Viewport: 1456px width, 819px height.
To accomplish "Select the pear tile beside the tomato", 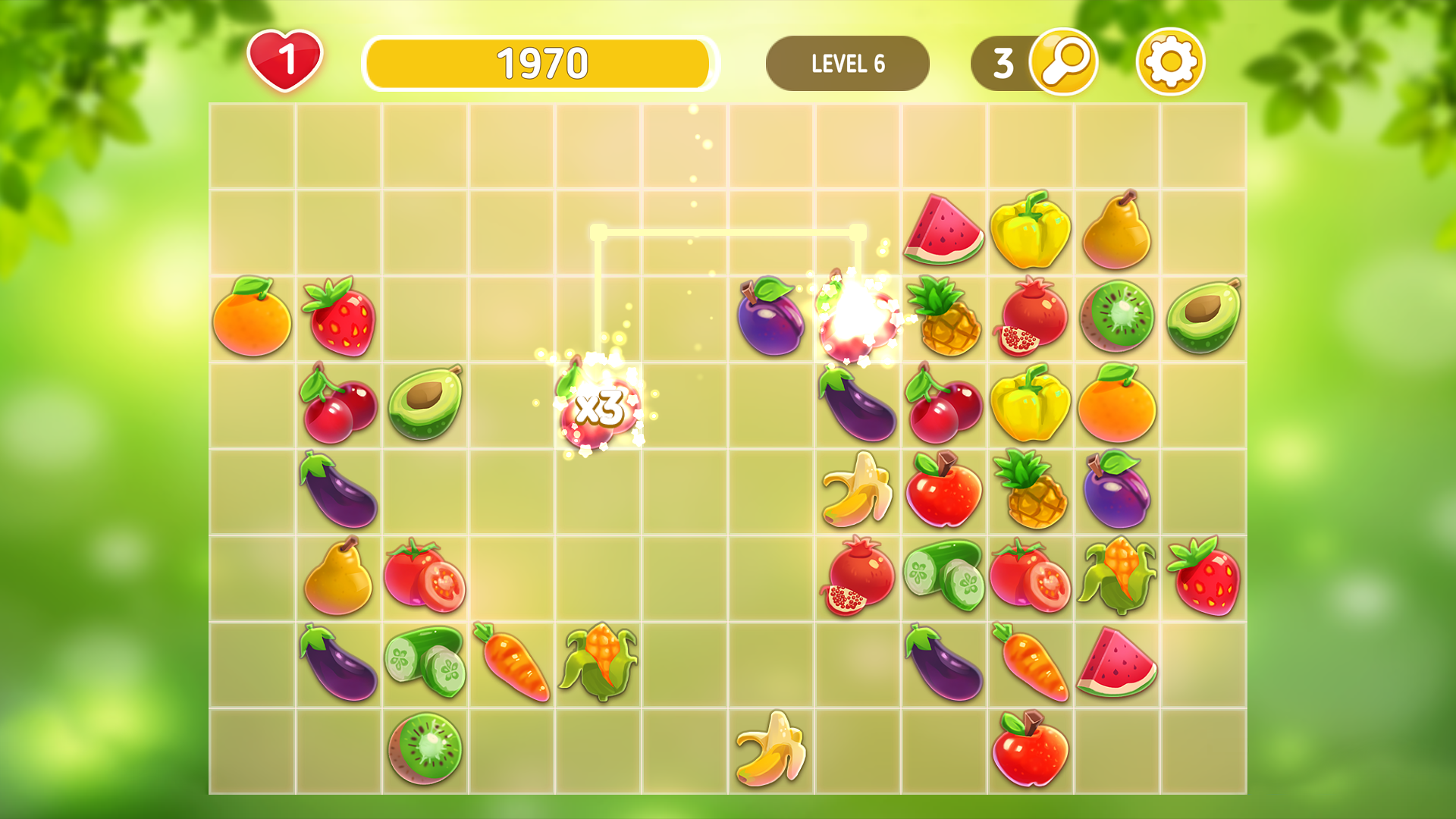I will click(338, 576).
